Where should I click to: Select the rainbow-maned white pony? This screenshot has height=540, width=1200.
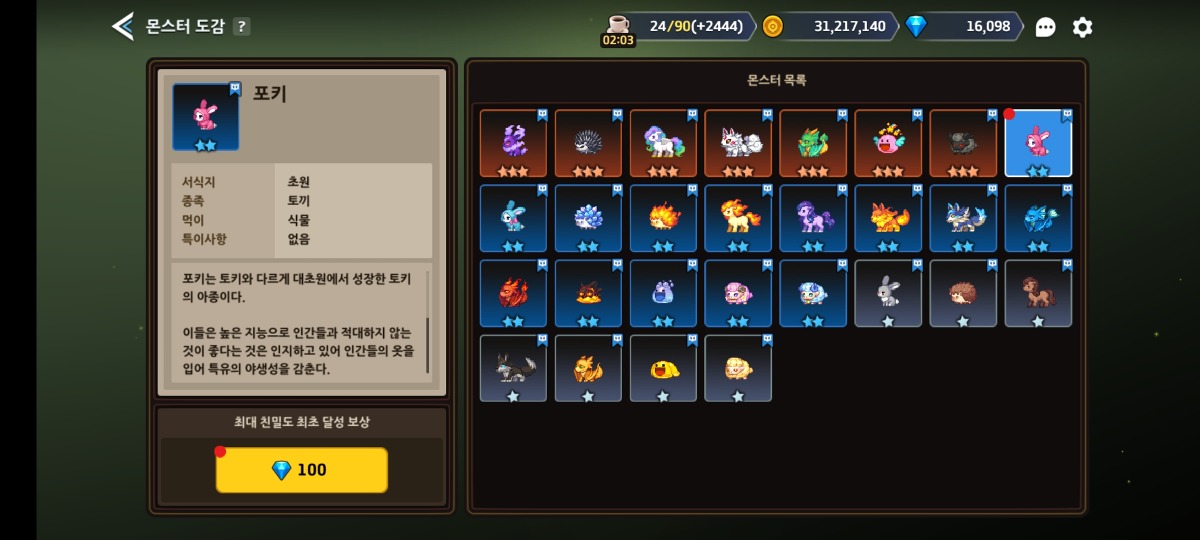663,143
